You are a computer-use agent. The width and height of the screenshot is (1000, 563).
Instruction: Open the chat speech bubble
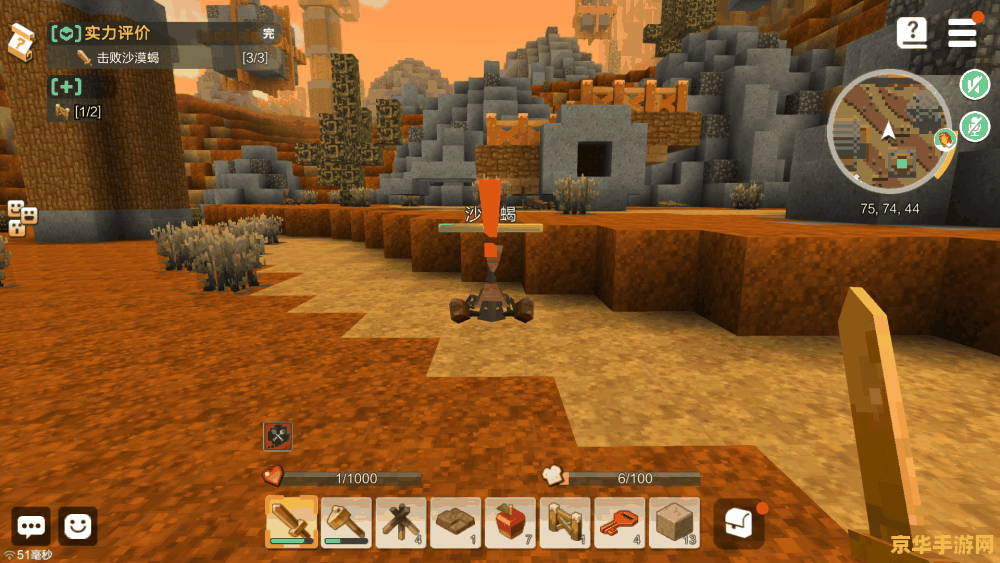31,526
